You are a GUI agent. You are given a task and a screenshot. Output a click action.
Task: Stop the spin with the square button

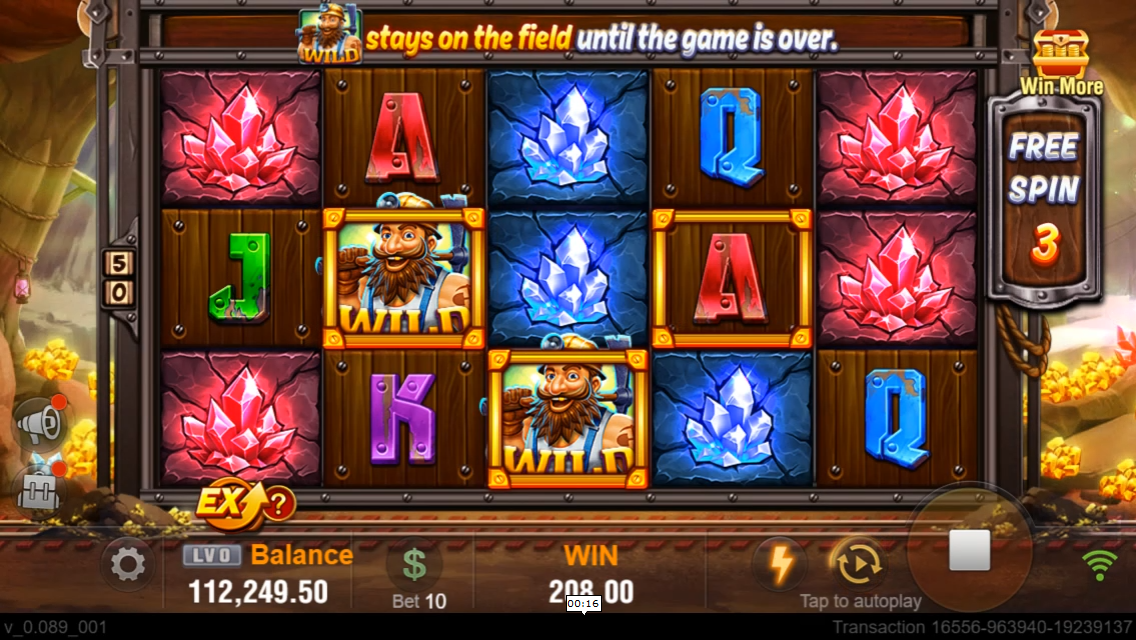point(968,550)
